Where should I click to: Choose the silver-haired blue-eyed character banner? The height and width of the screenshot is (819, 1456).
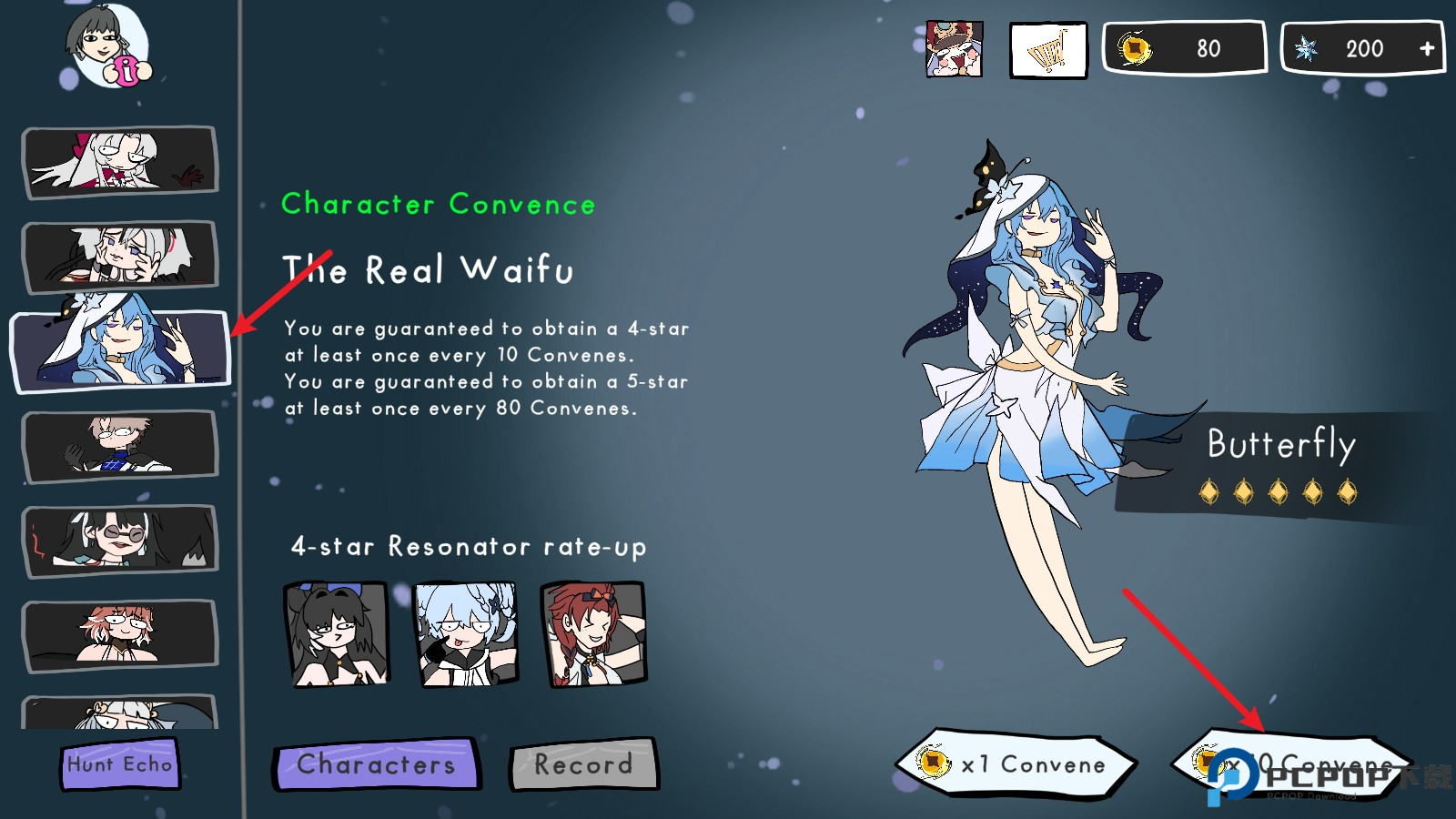click(120, 256)
